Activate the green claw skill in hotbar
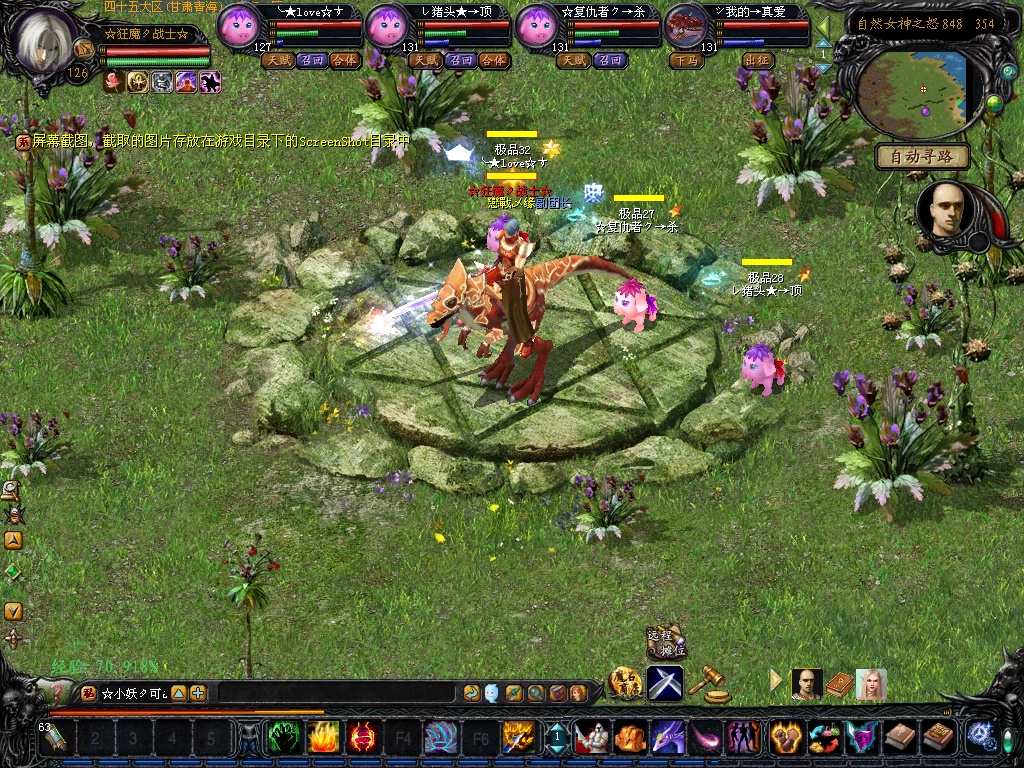 pyautogui.click(x=283, y=738)
